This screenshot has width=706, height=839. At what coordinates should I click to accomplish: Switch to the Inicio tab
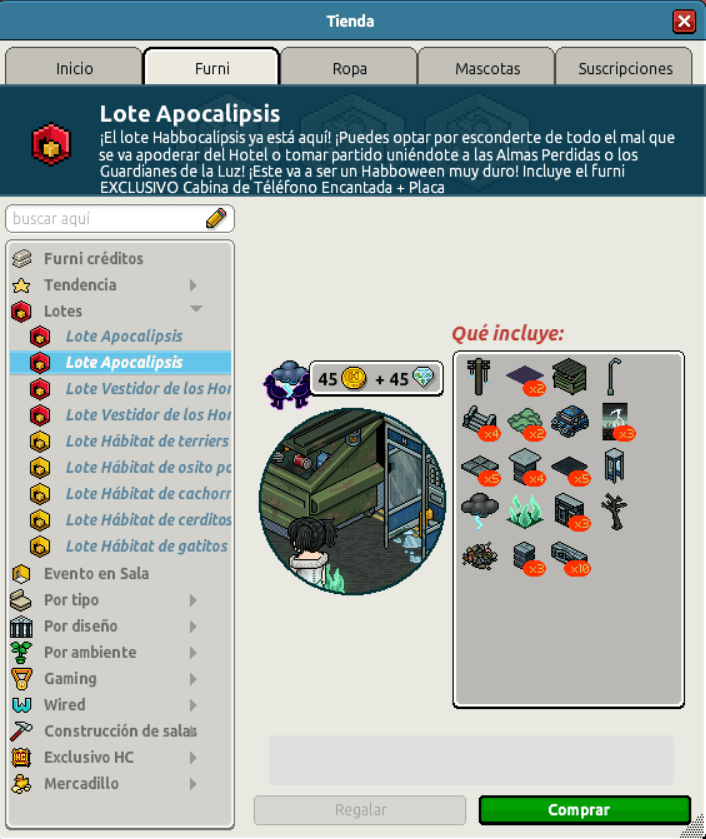74,68
